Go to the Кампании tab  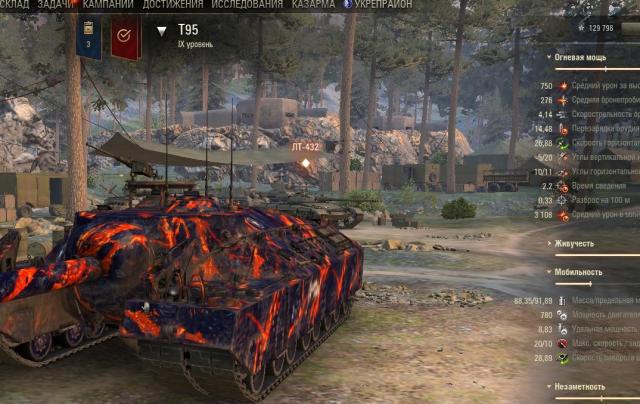[108, 5]
